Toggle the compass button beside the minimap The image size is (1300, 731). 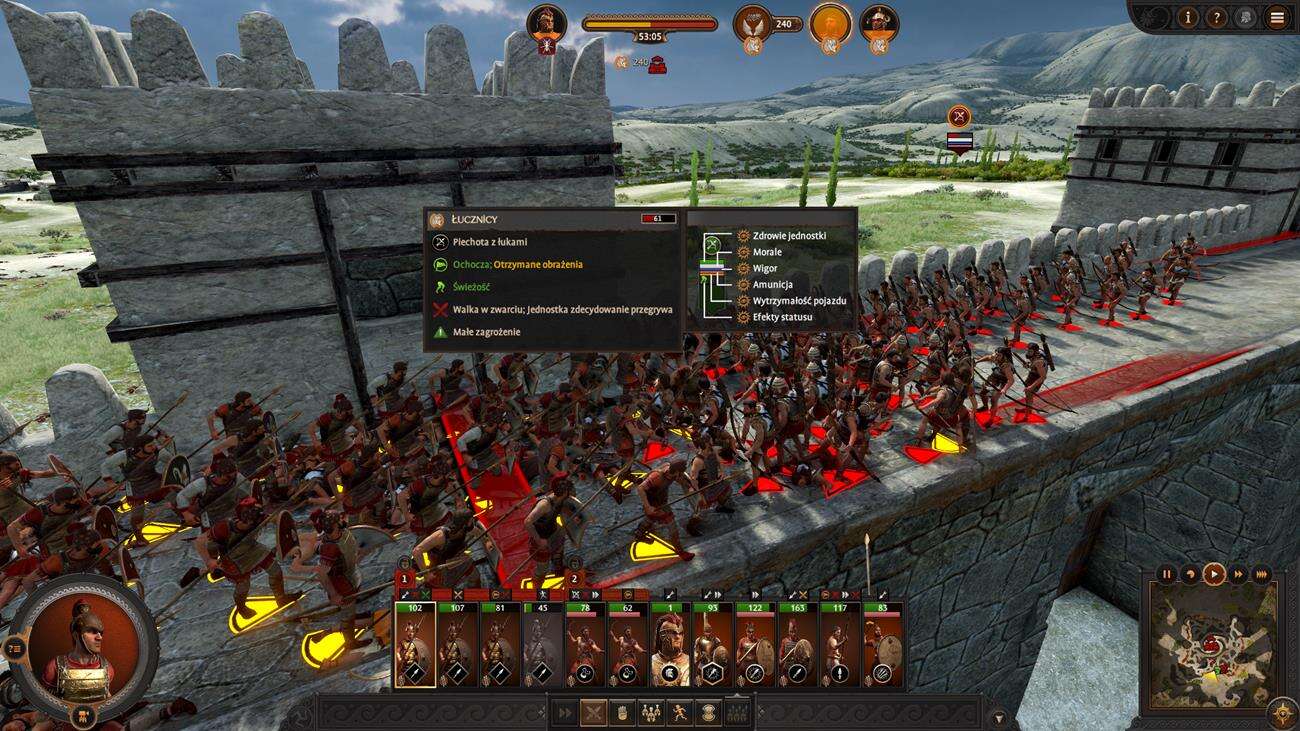click(1282, 713)
